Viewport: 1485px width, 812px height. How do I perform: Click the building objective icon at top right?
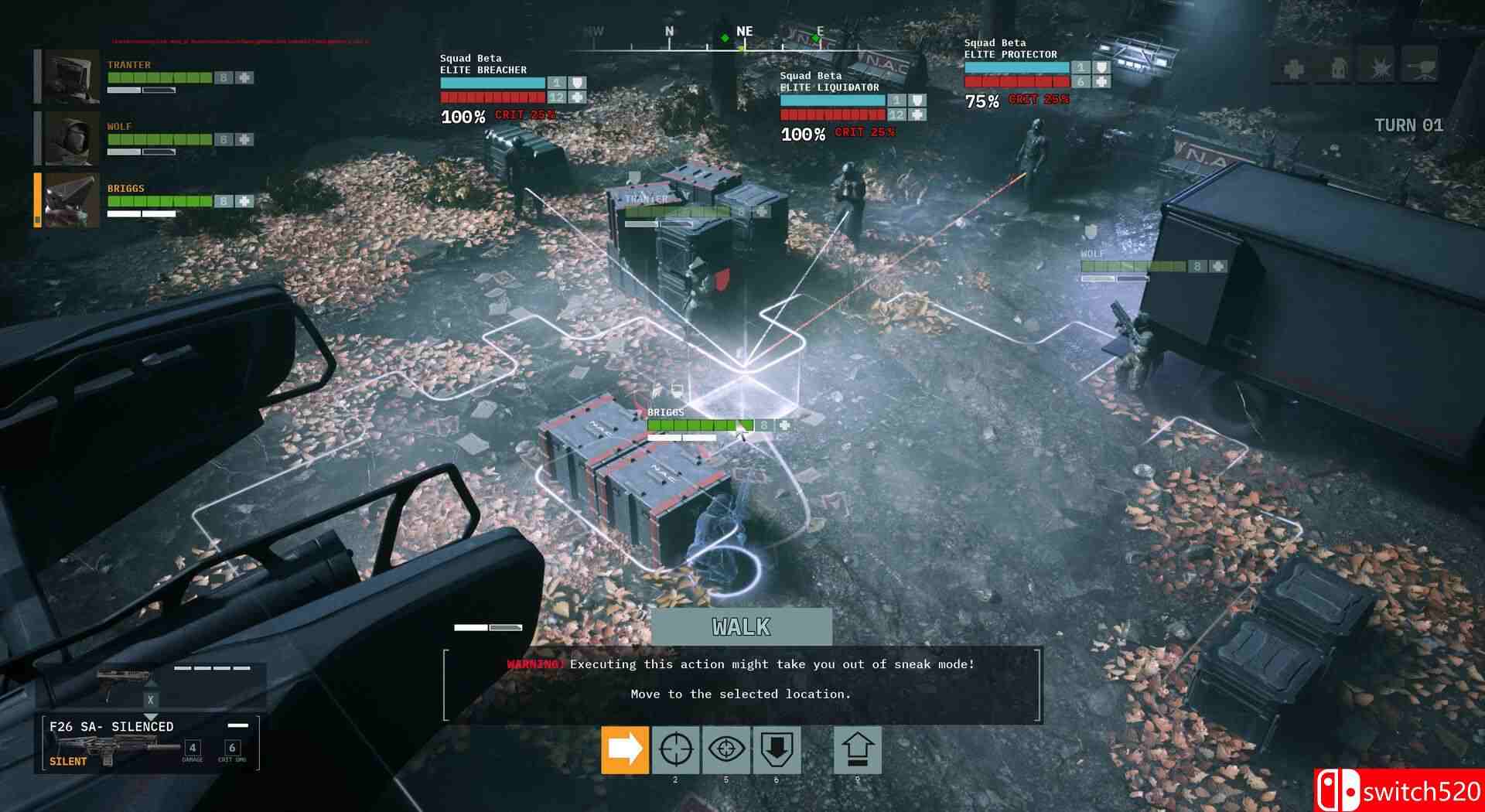1340,68
